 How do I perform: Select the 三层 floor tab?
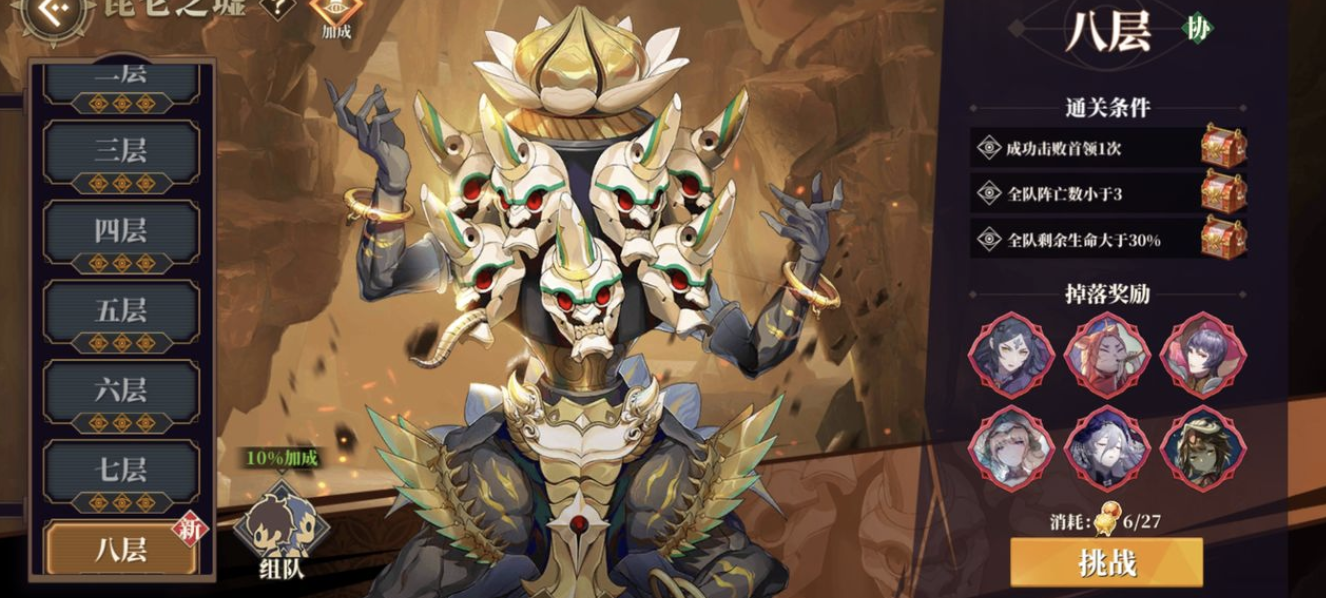coord(121,152)
